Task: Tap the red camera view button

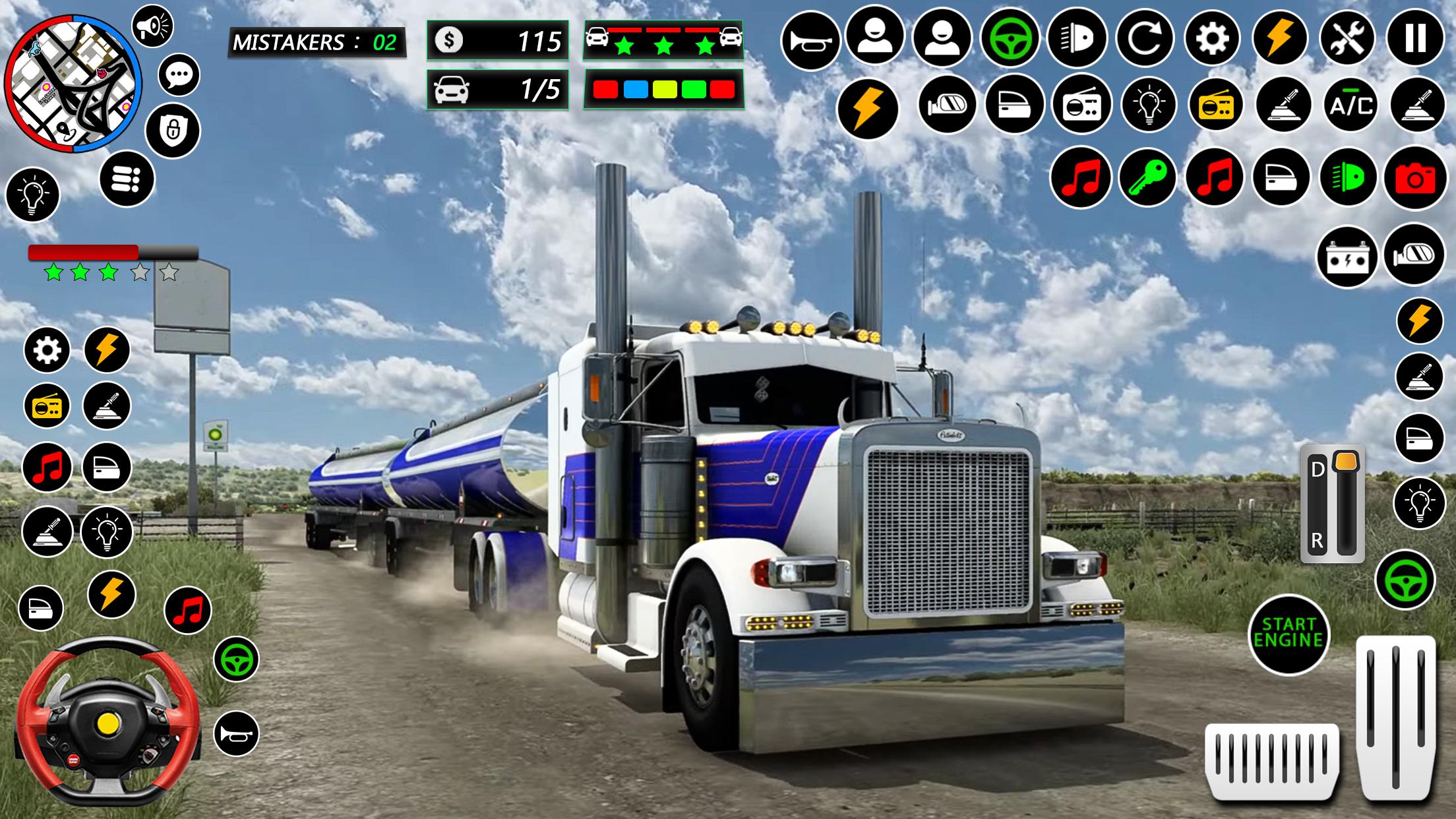Action: tap(1415, 178)
